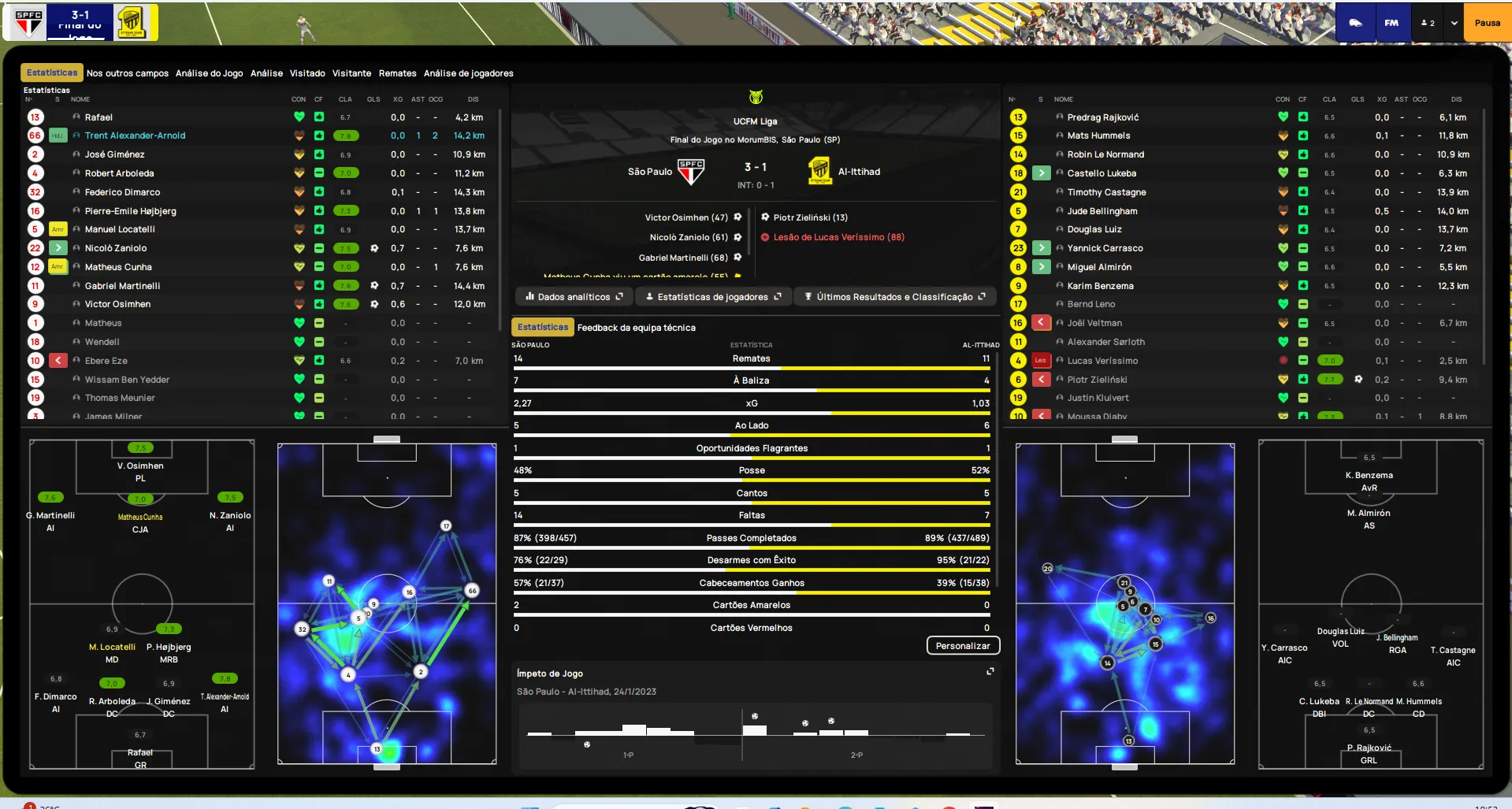Click the Personalizar button
This screenshot has height=809, width=1512.
[962, 646]
